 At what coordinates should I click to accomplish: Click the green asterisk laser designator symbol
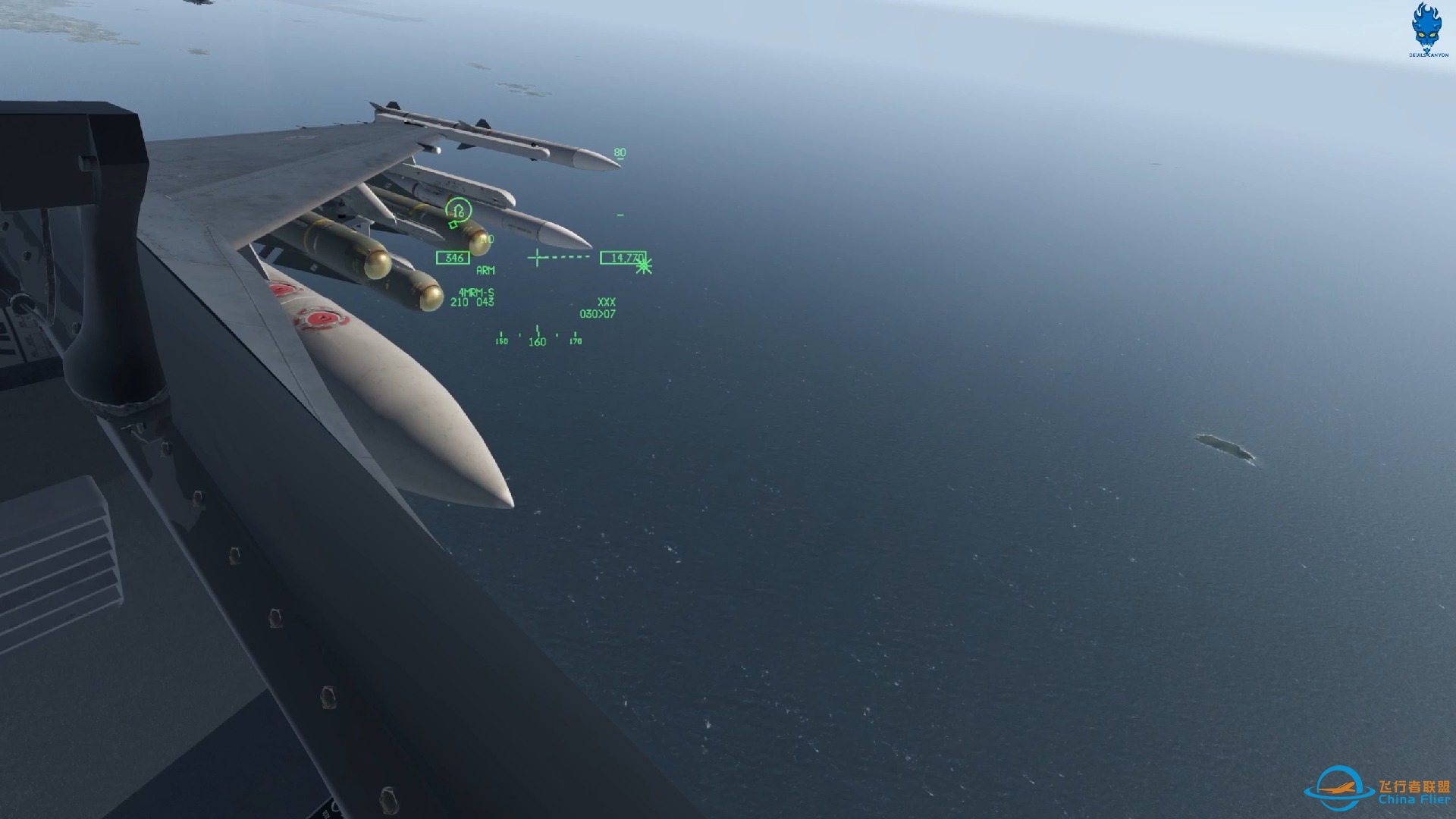click(x=642, y=266)
